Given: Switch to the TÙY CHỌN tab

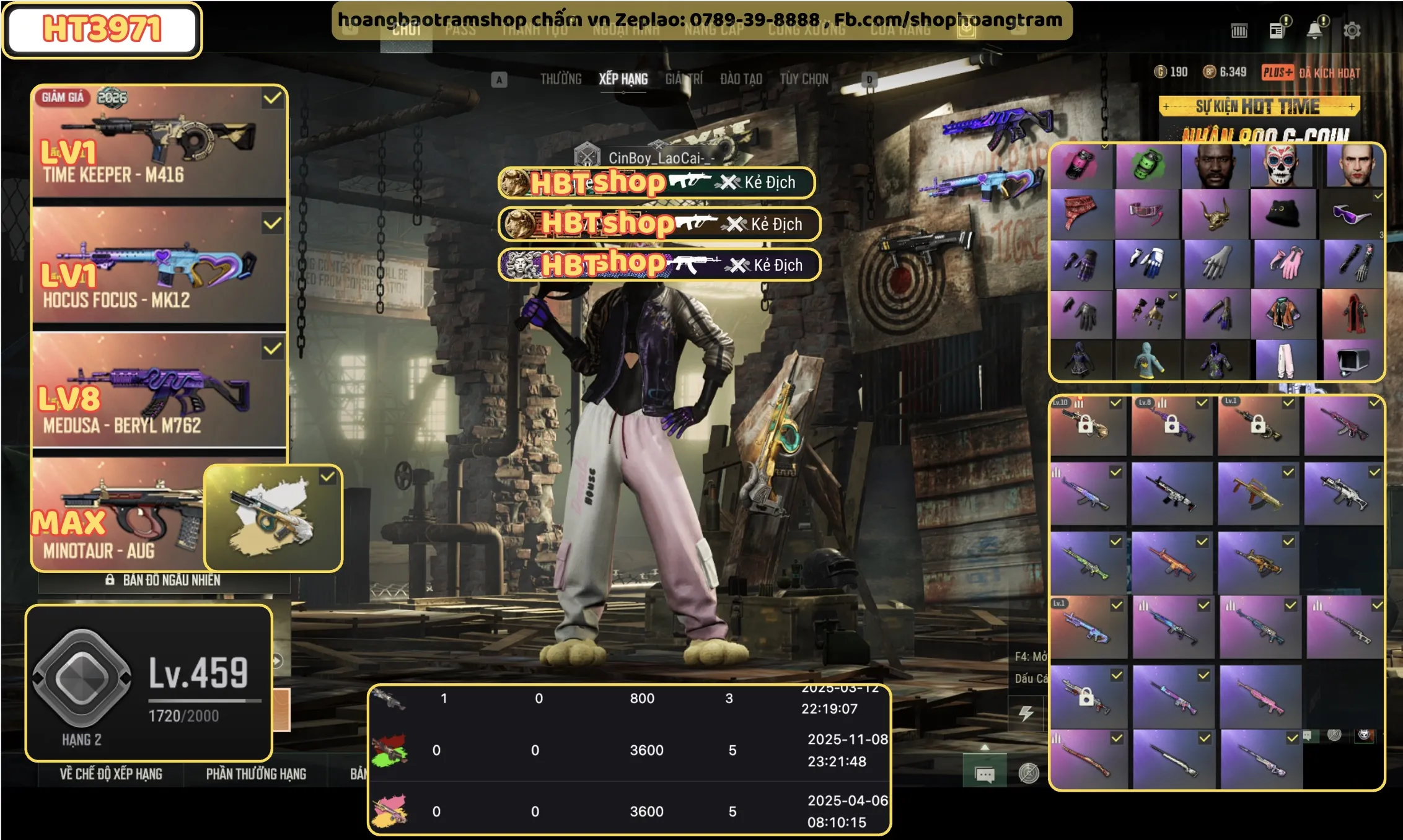Looking at the screenshot, I should [x=804, y=79].
